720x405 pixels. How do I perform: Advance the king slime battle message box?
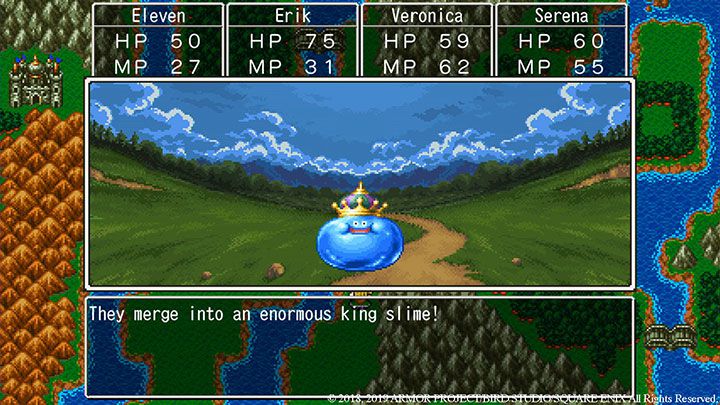click(359, 345)
